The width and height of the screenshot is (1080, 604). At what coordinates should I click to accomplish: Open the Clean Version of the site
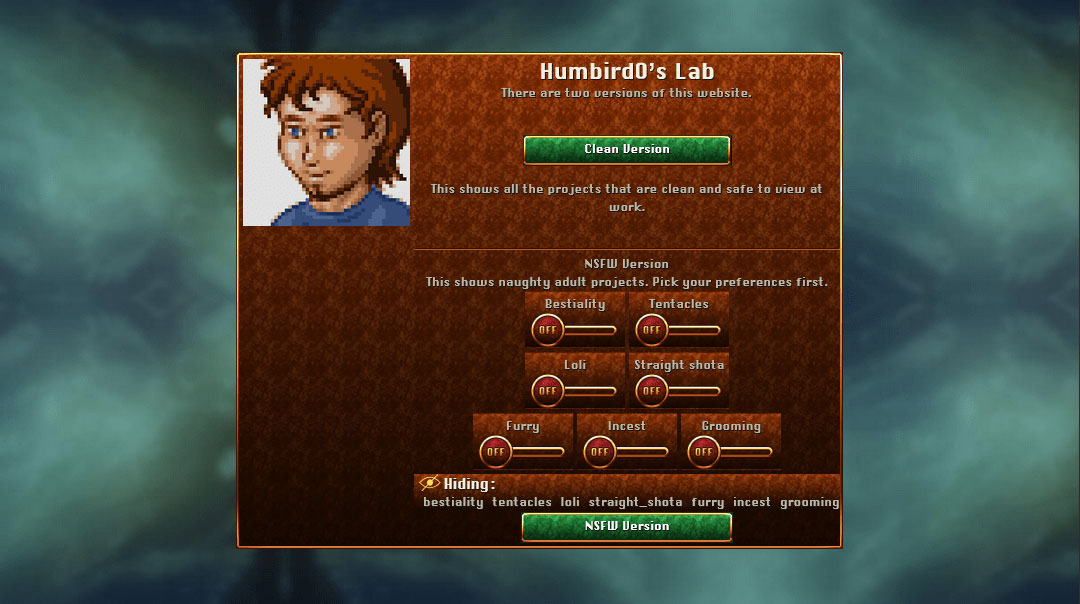627,150
